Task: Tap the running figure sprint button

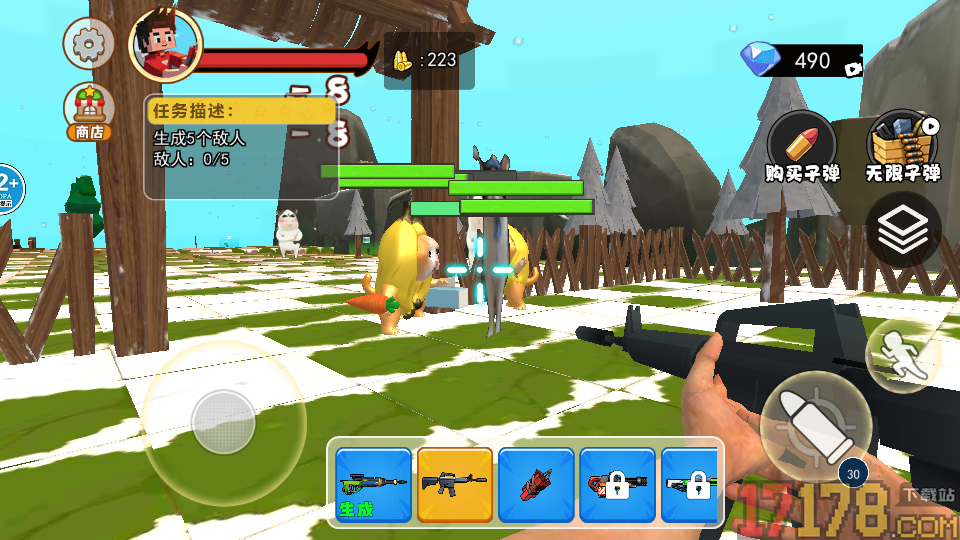Action: click(x=902, y=355)
